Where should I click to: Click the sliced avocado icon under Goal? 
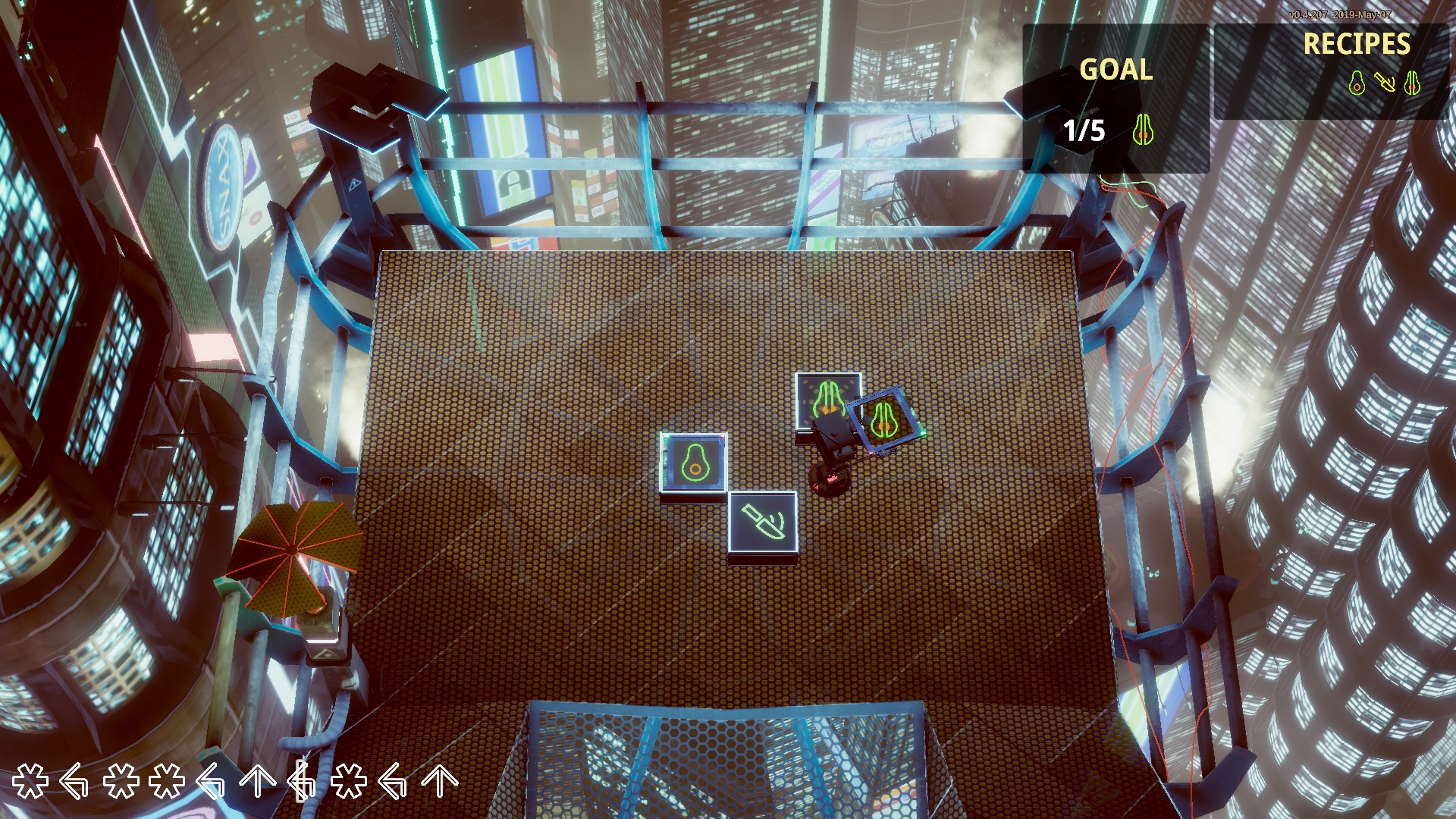point(1143,130)
